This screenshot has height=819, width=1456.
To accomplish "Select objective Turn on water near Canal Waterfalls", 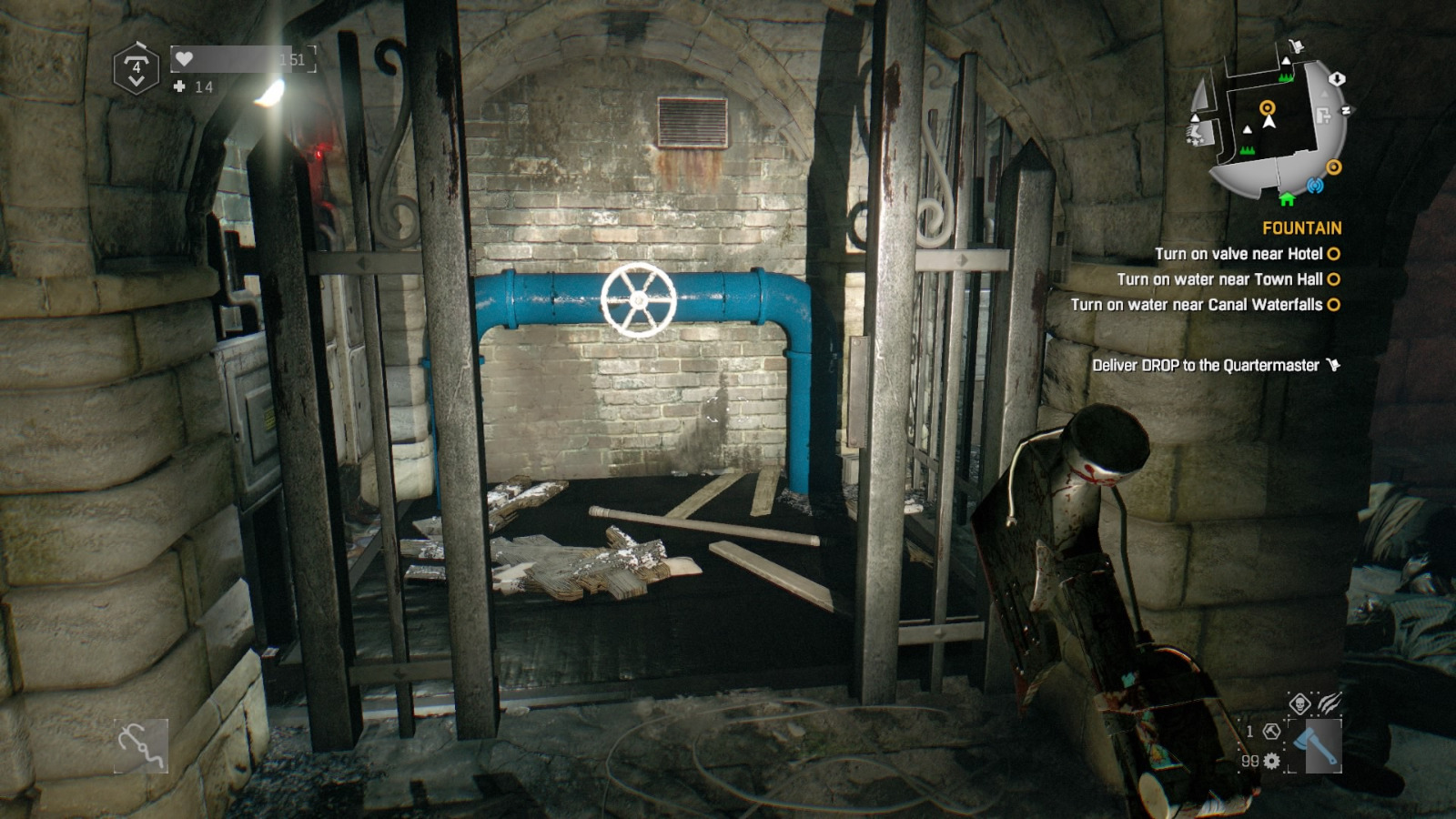I will 1196,305.
